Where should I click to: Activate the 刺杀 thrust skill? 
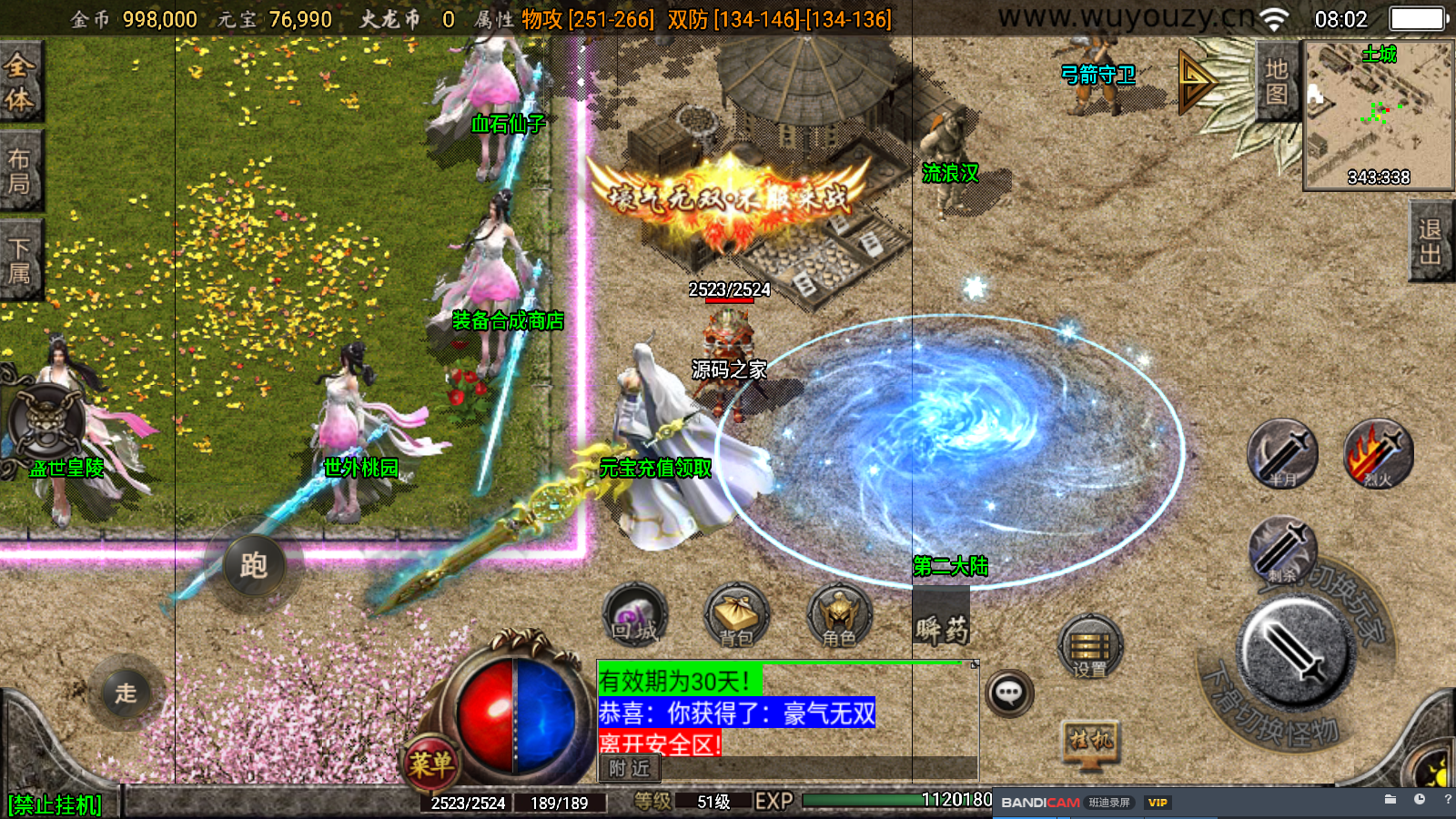tap(1282, 550)
